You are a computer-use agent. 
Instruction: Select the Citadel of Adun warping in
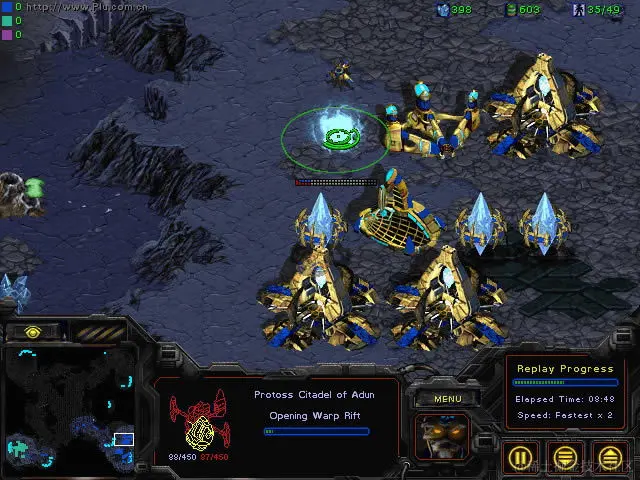[x=334, y=139]
